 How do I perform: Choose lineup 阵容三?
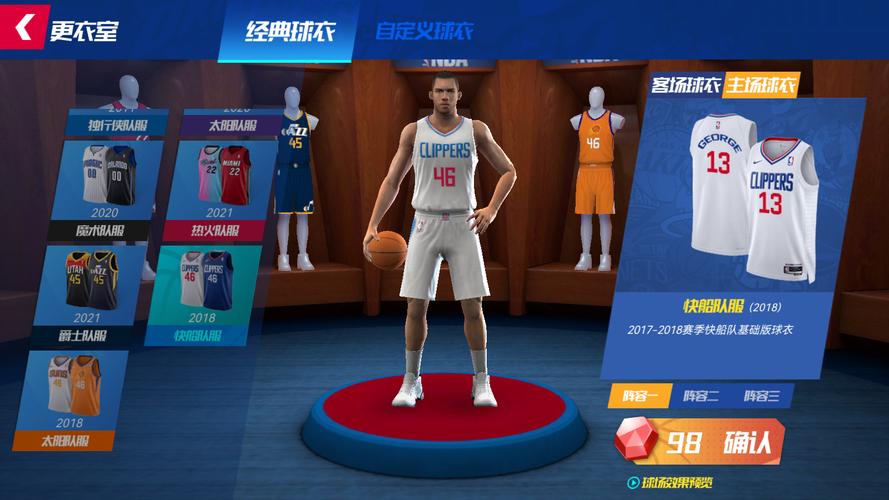[x=762, y=396]
